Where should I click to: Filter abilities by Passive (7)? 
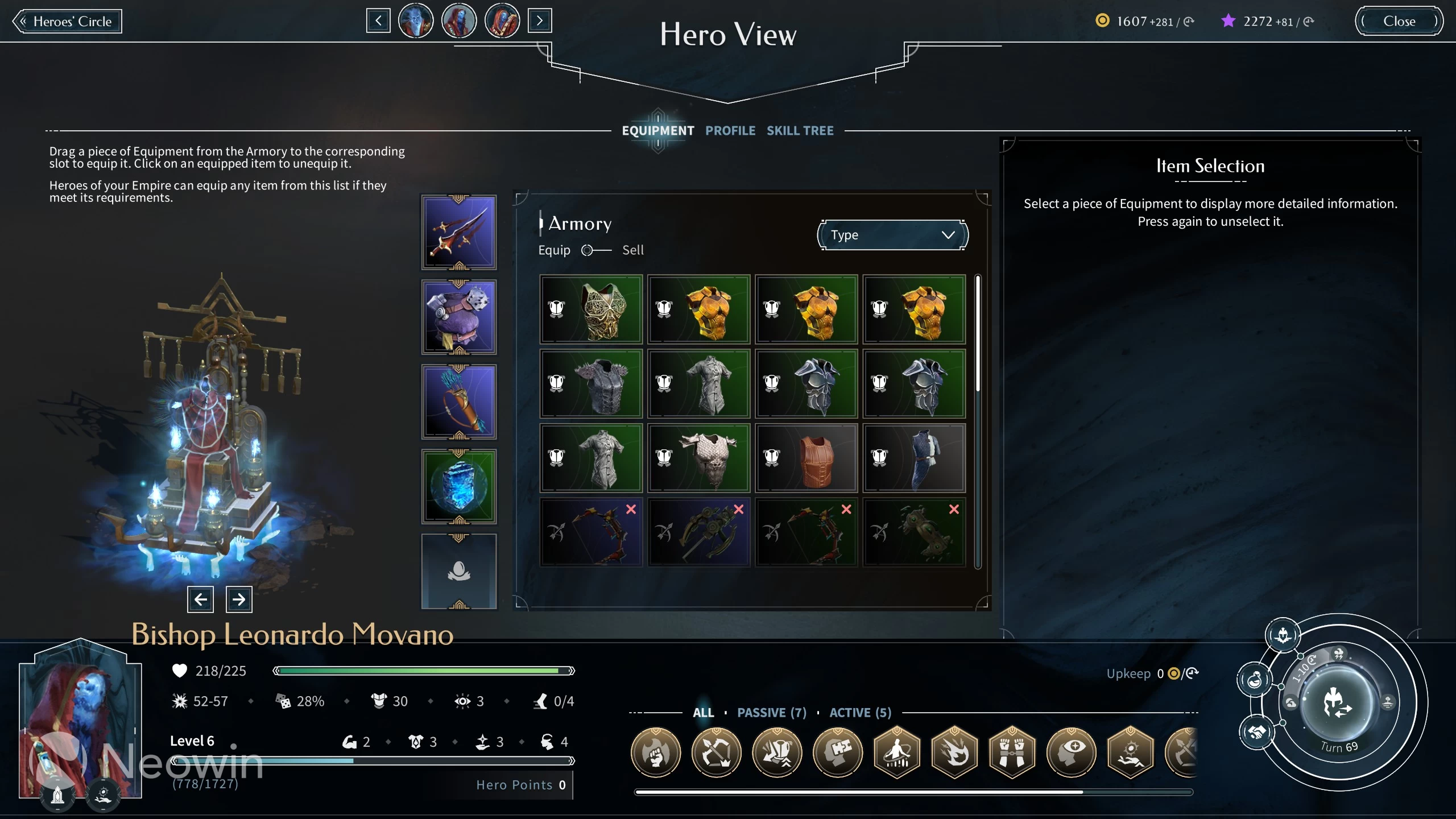[771, 713]
